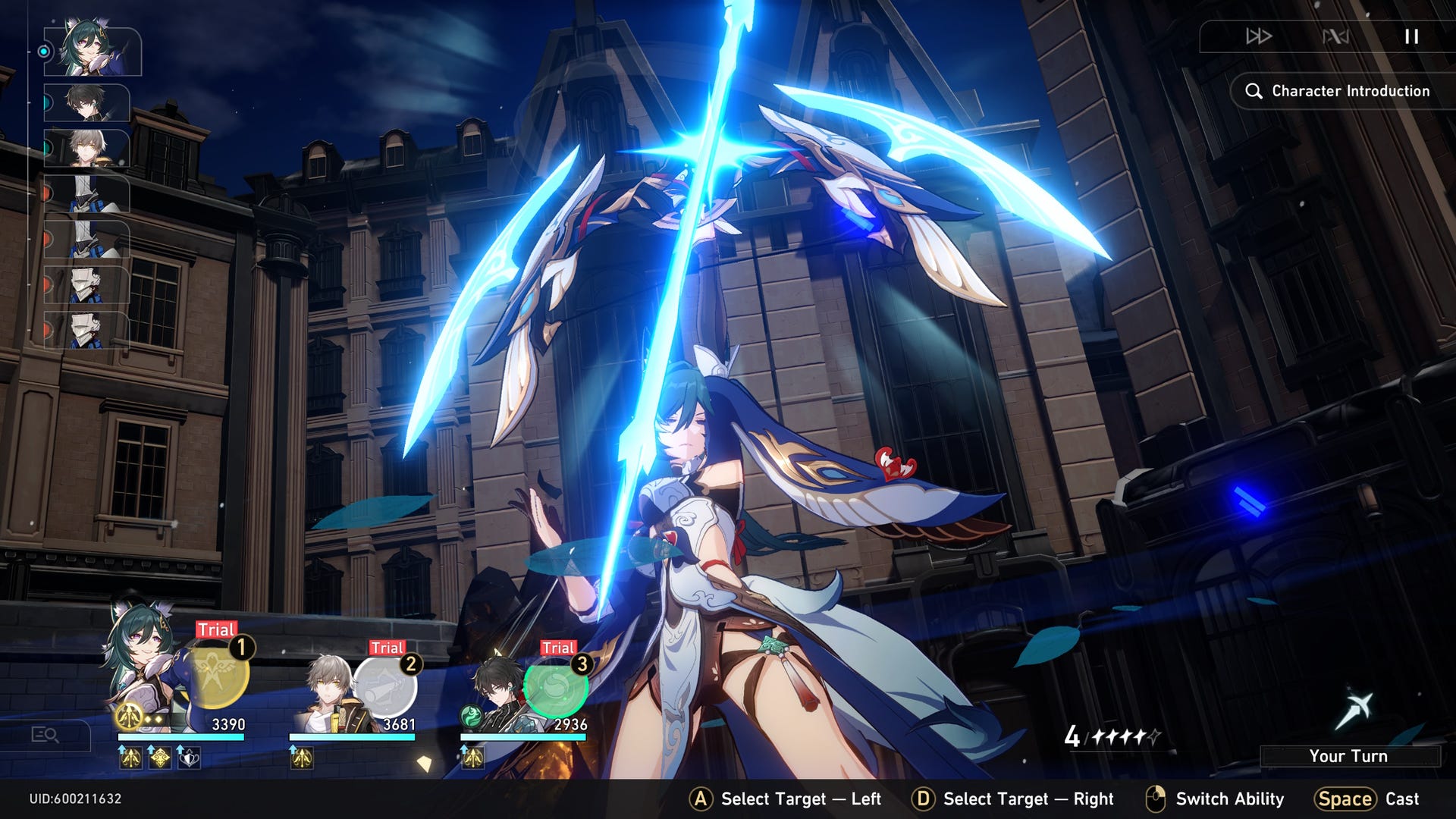The height and width of the screenshot is (819, 1456).
Task: Inspect the shield buff icon under Yukong
Action: (188, 757)
